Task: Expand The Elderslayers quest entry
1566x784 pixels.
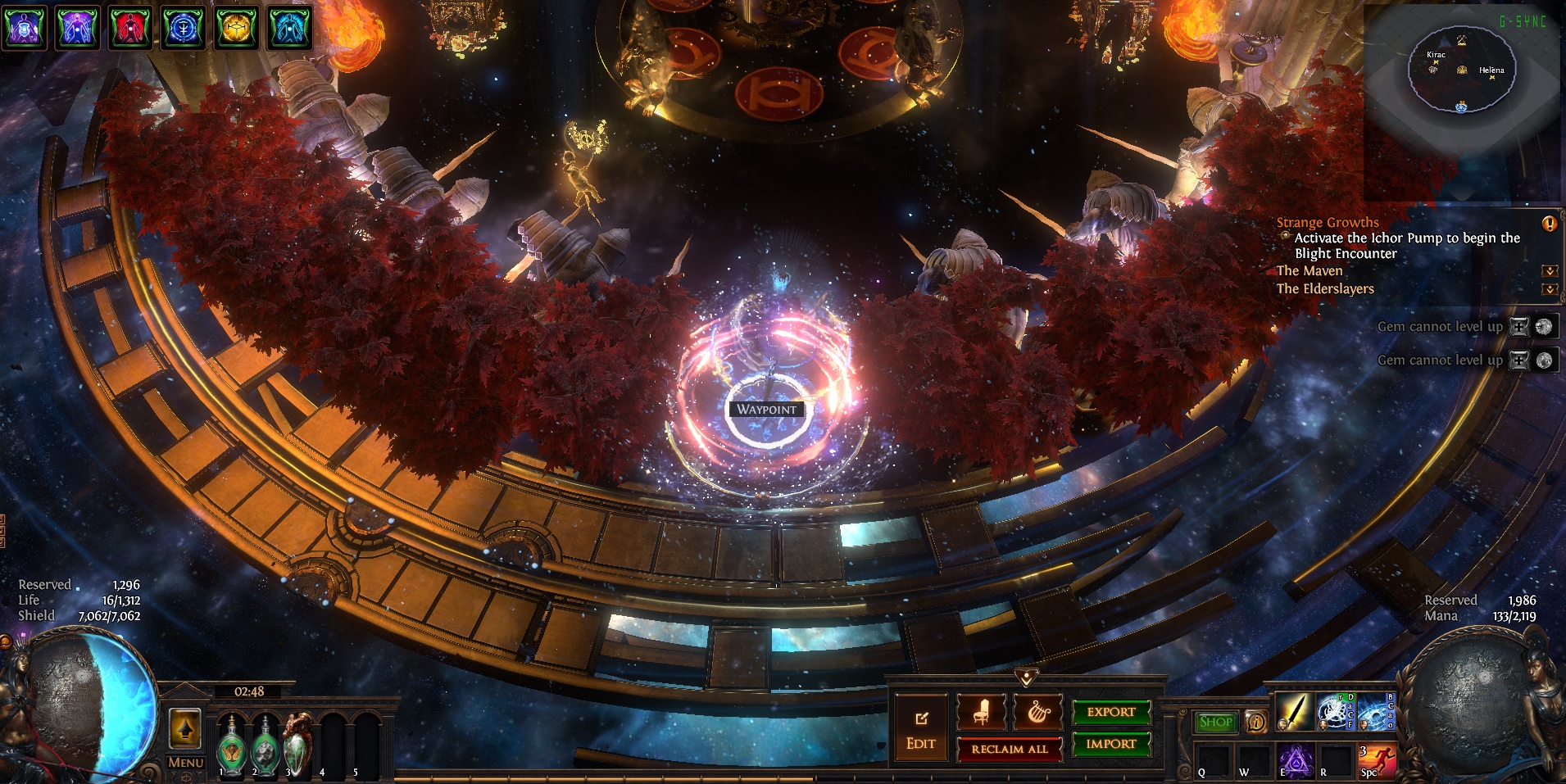Action: point(1549,289)
